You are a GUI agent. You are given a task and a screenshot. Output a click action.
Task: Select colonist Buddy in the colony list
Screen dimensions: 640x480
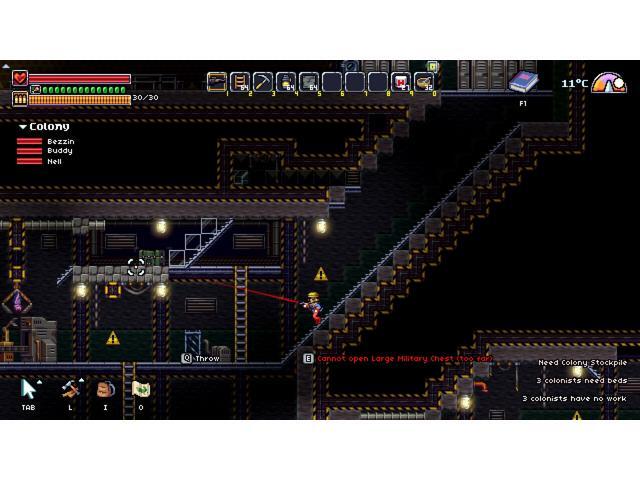coord(59,151)
